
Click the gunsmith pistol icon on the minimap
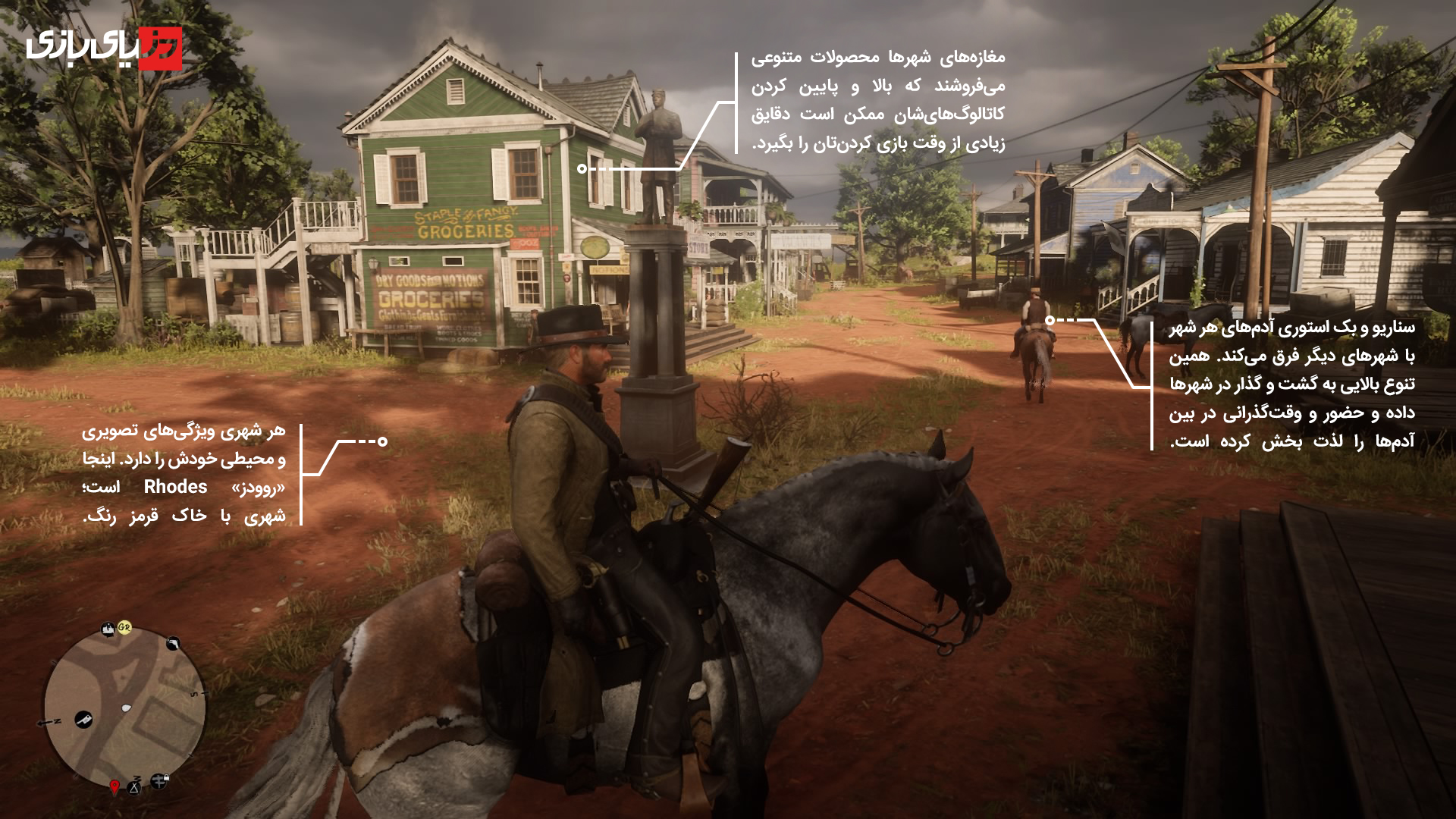point(173,644)
